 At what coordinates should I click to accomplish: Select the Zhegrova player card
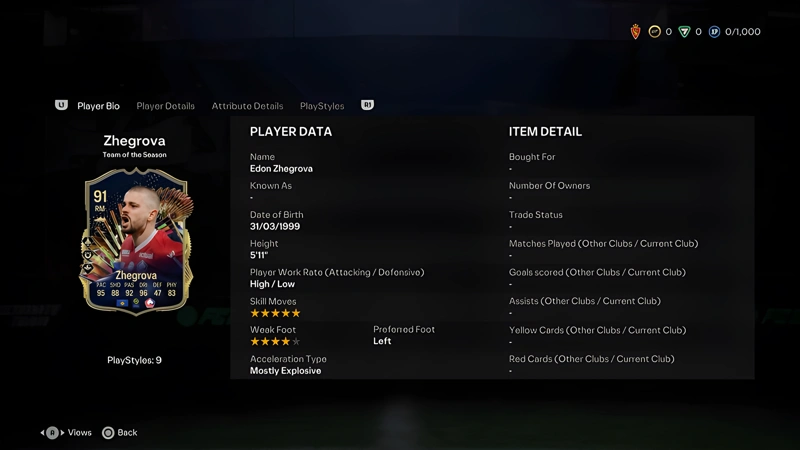[134, 240]
